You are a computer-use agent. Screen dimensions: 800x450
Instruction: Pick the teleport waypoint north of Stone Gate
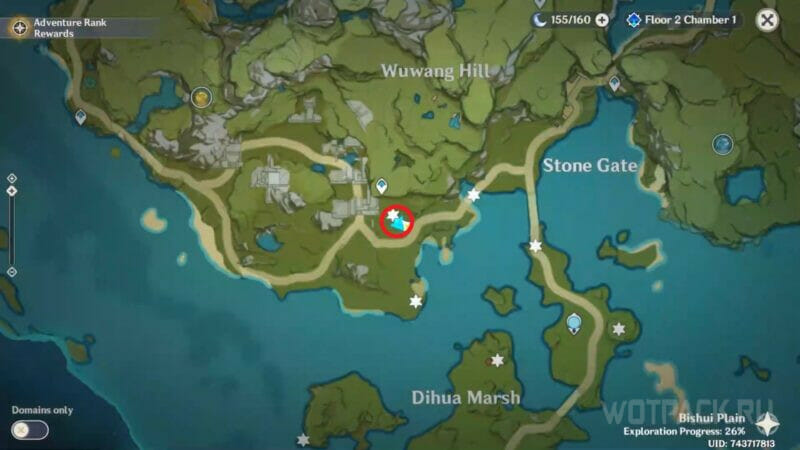pos(613,84)
